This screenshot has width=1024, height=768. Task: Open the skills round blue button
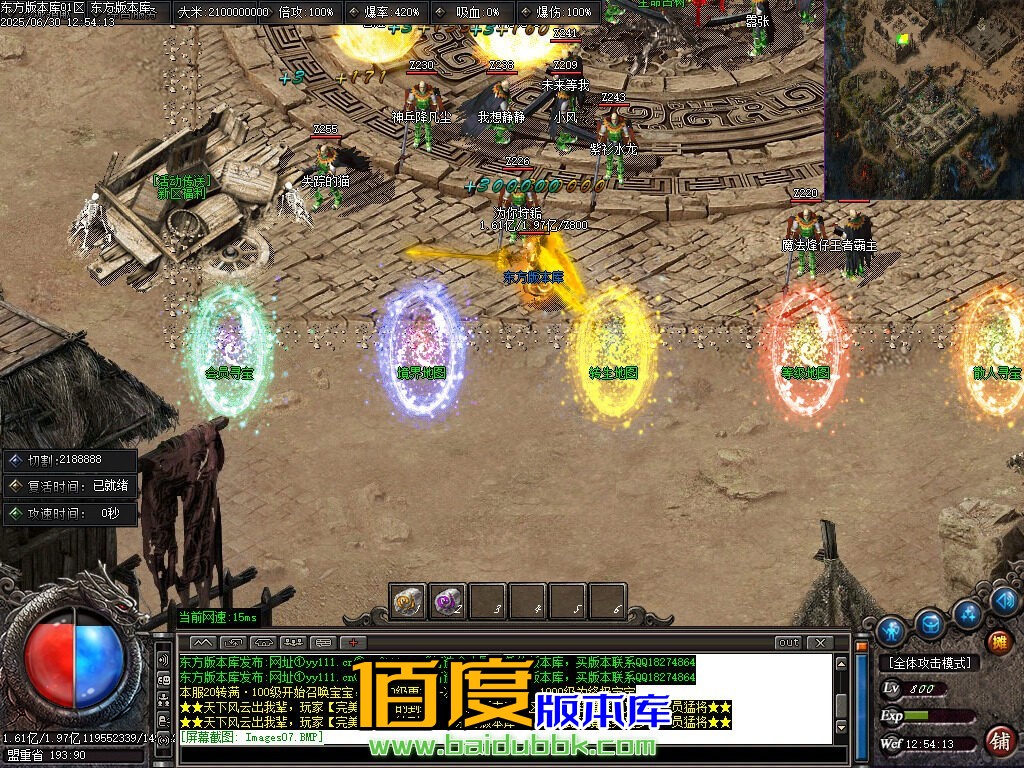pos(968,612)
